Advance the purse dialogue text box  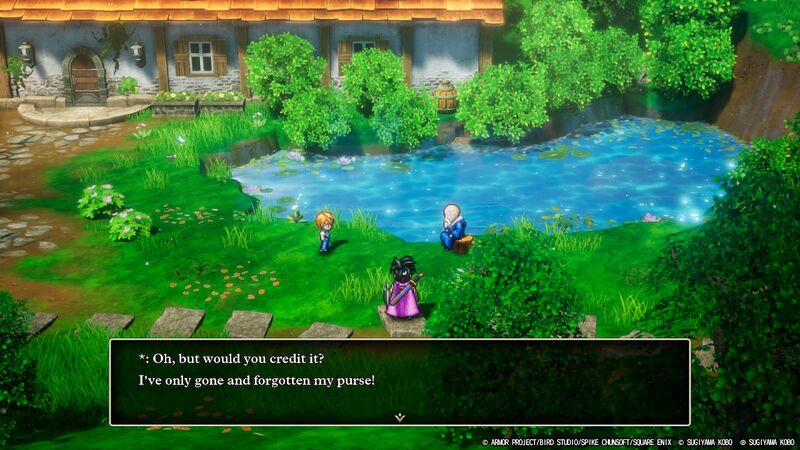[x=399, y=381]
